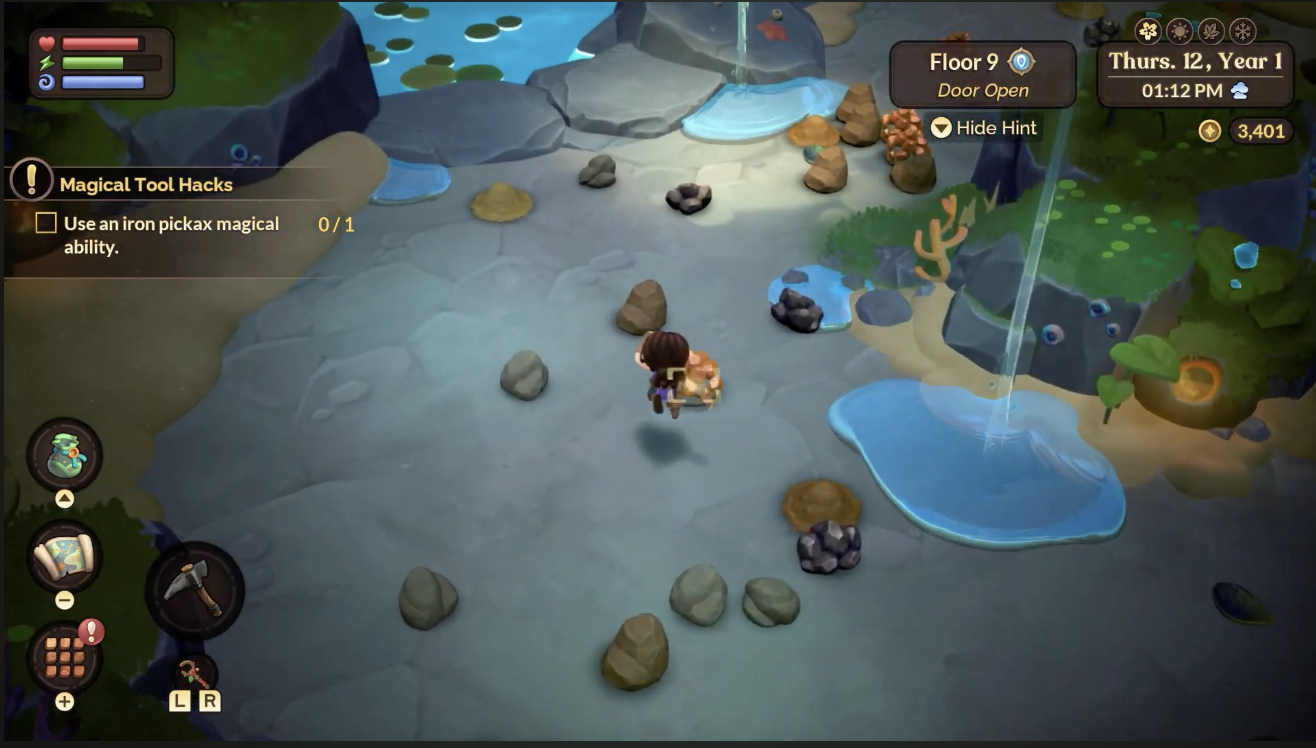Viewport: 1316px width, 748px height.
Task: Click the red exclamation badge on inventory
Action: [x=91, y=630]
